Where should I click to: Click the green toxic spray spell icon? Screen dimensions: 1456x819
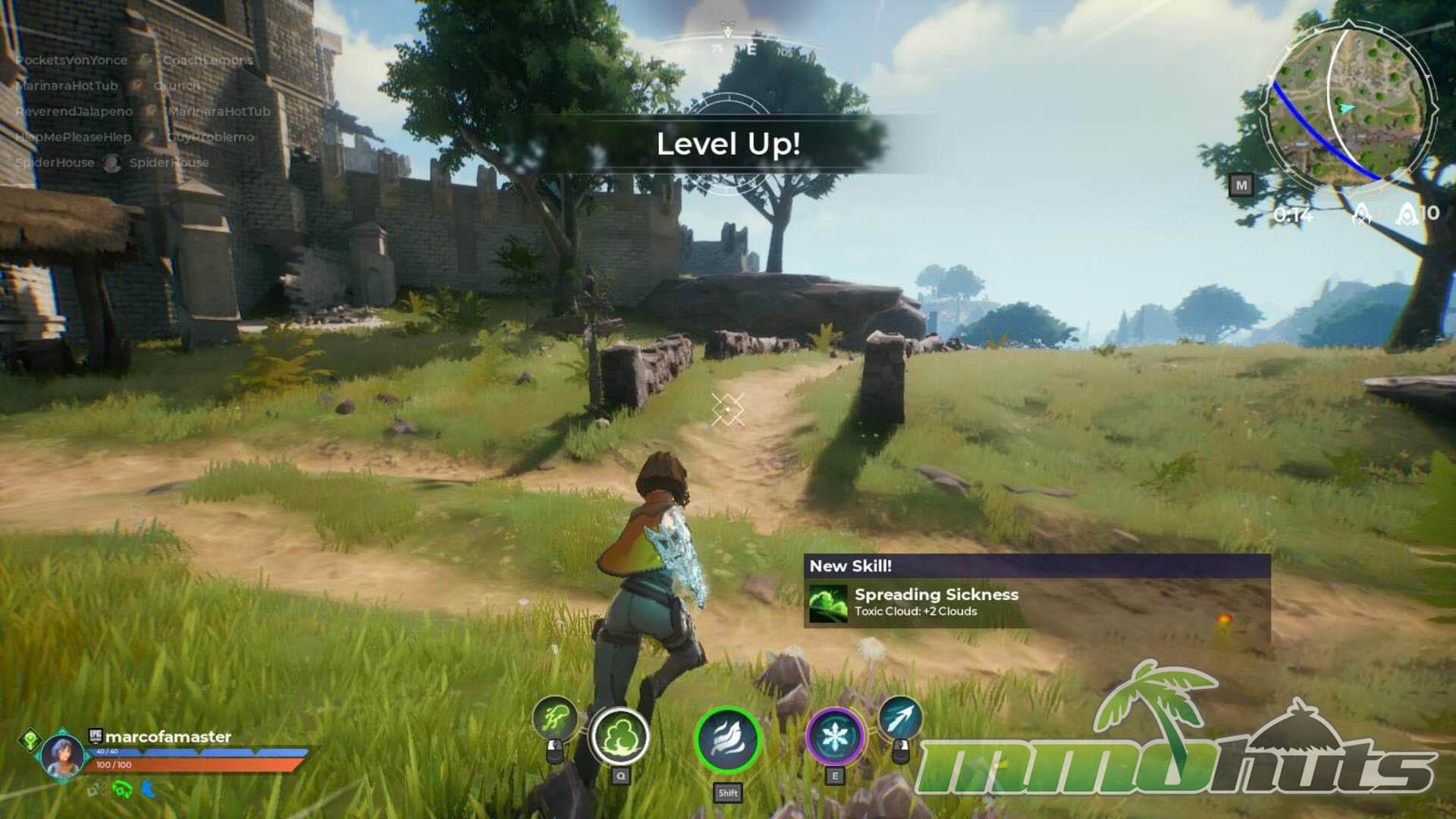tap(554, 717)
